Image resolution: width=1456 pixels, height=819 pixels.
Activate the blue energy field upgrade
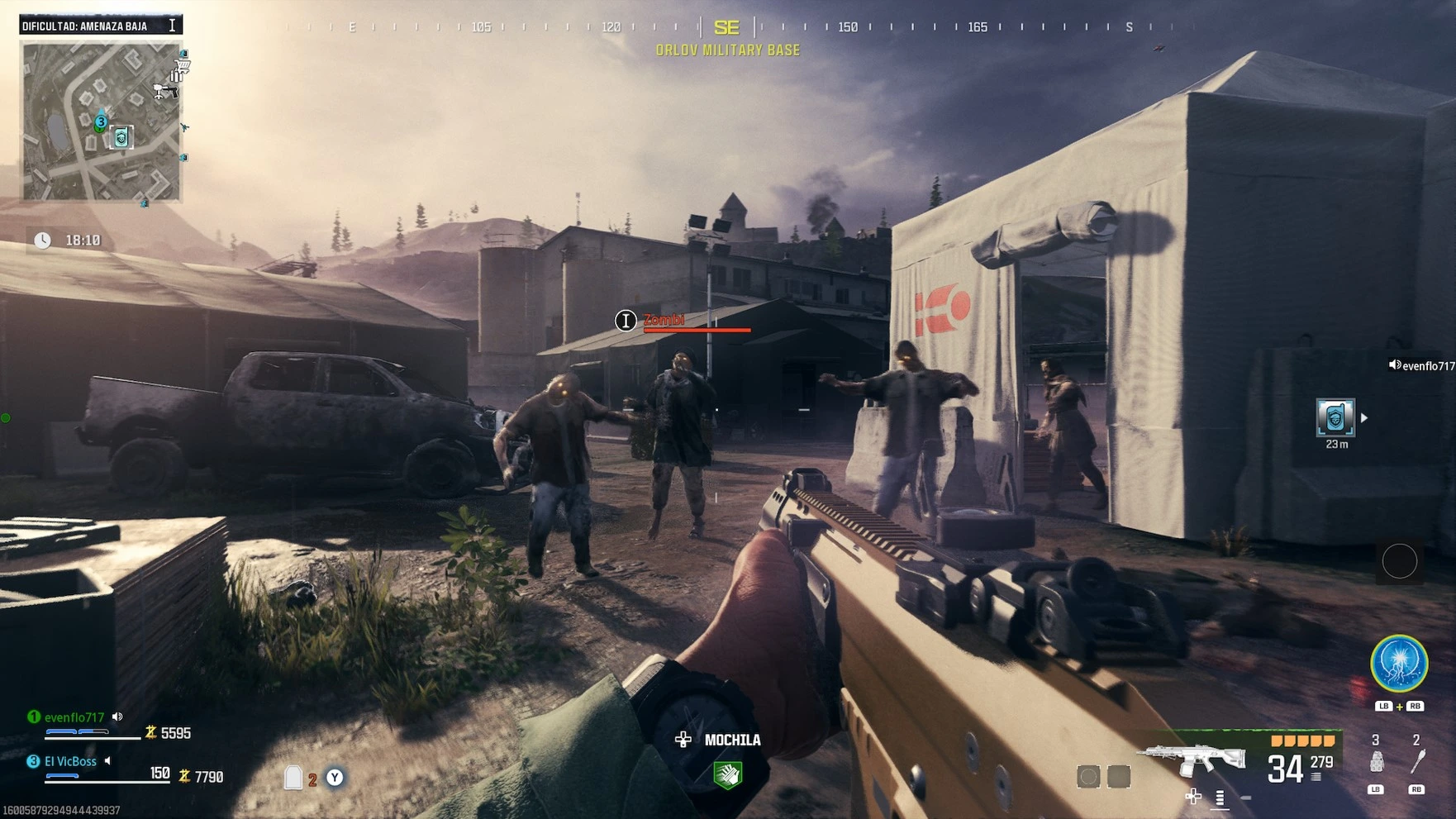(1399, 664)
